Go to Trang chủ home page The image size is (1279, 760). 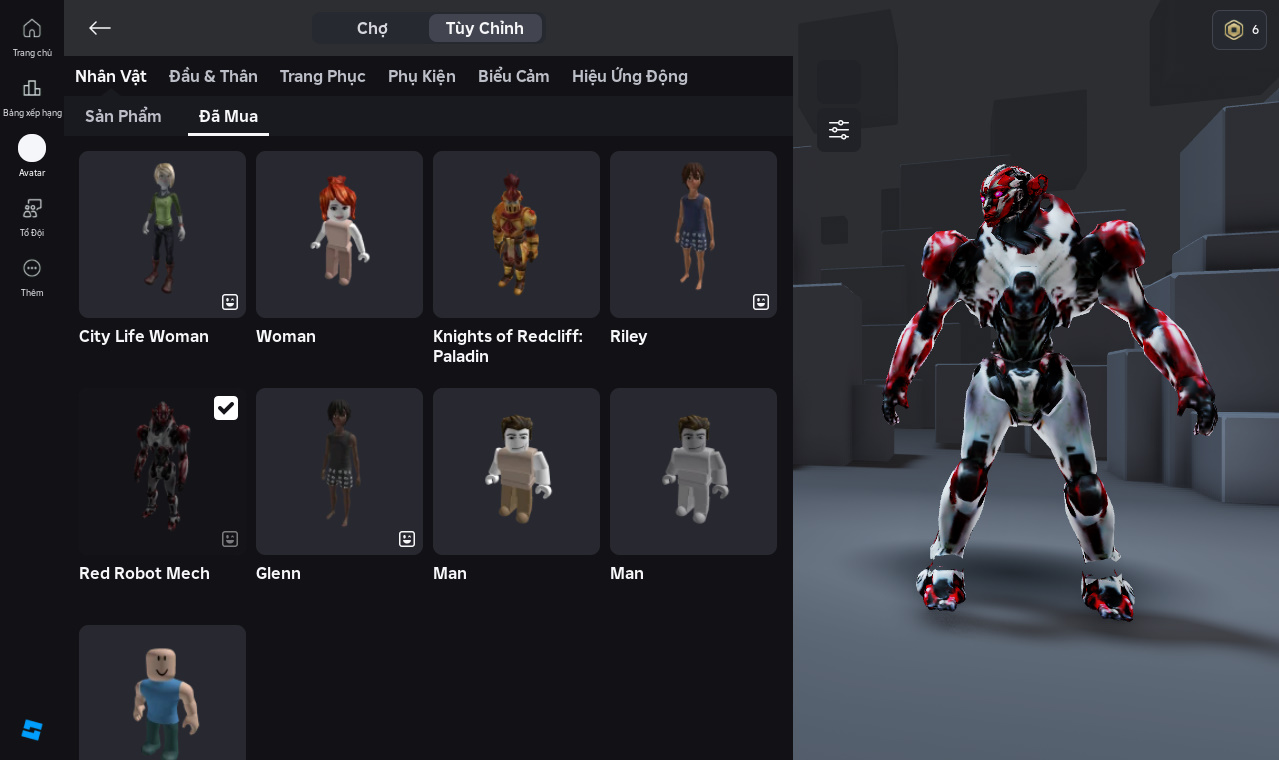[32, 36]
